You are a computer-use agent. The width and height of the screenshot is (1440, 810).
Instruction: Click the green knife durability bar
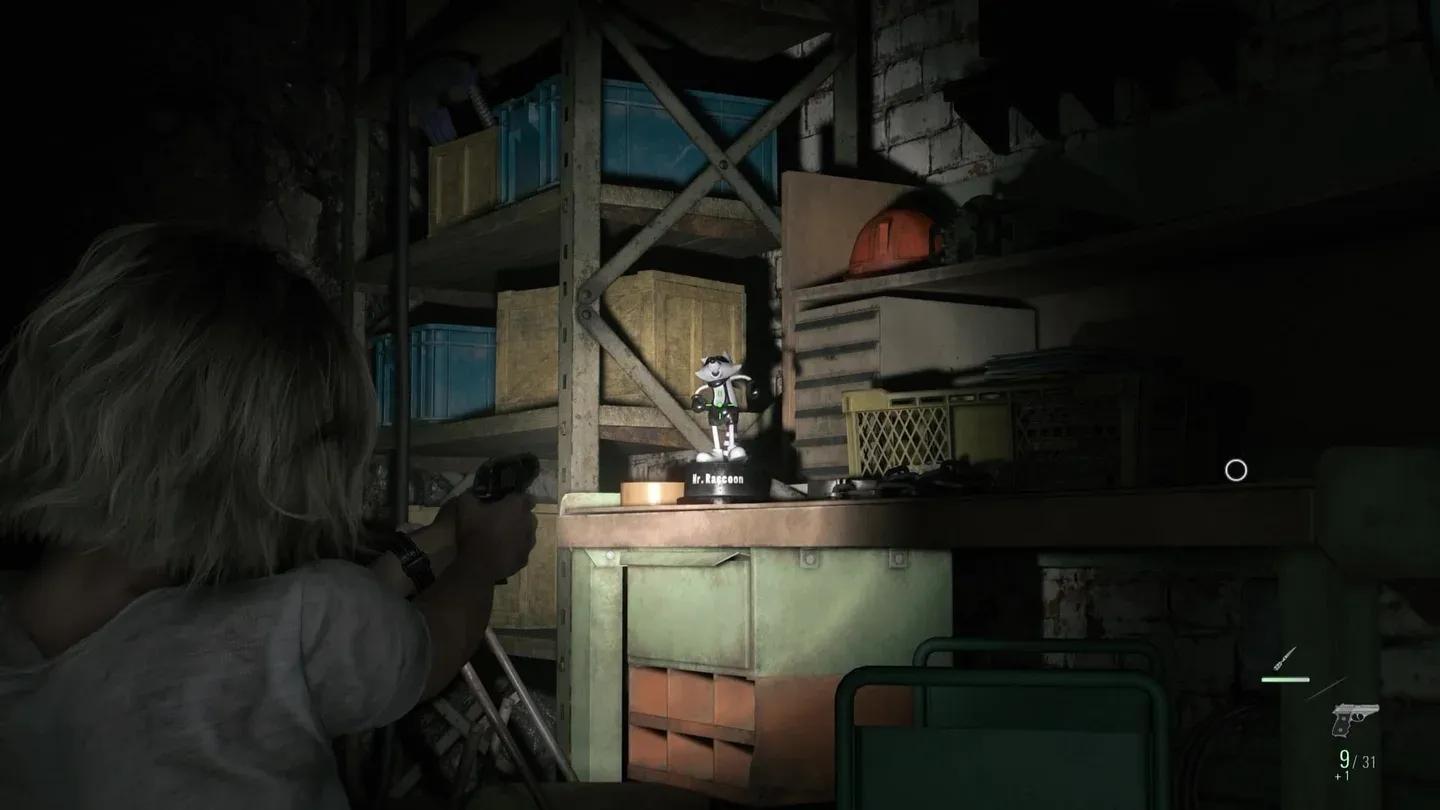1287,679
